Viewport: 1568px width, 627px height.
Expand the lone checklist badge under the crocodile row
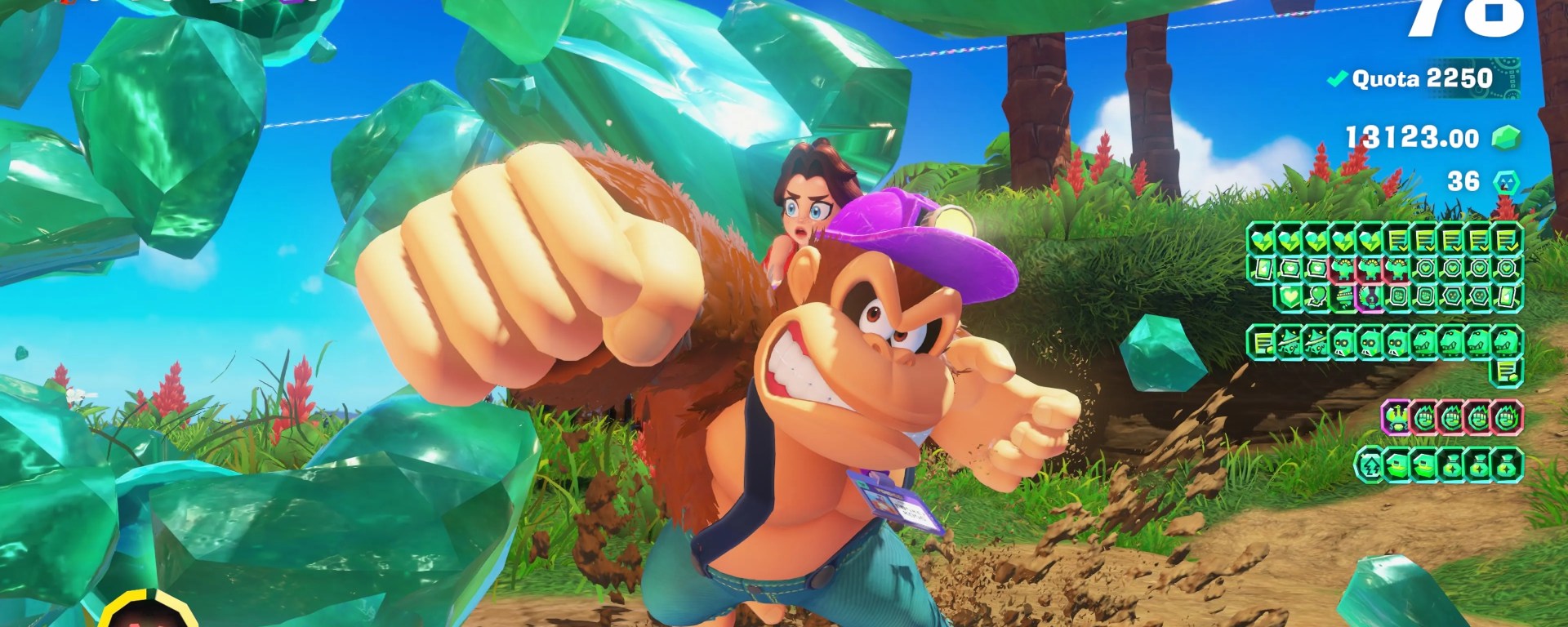1506,371
